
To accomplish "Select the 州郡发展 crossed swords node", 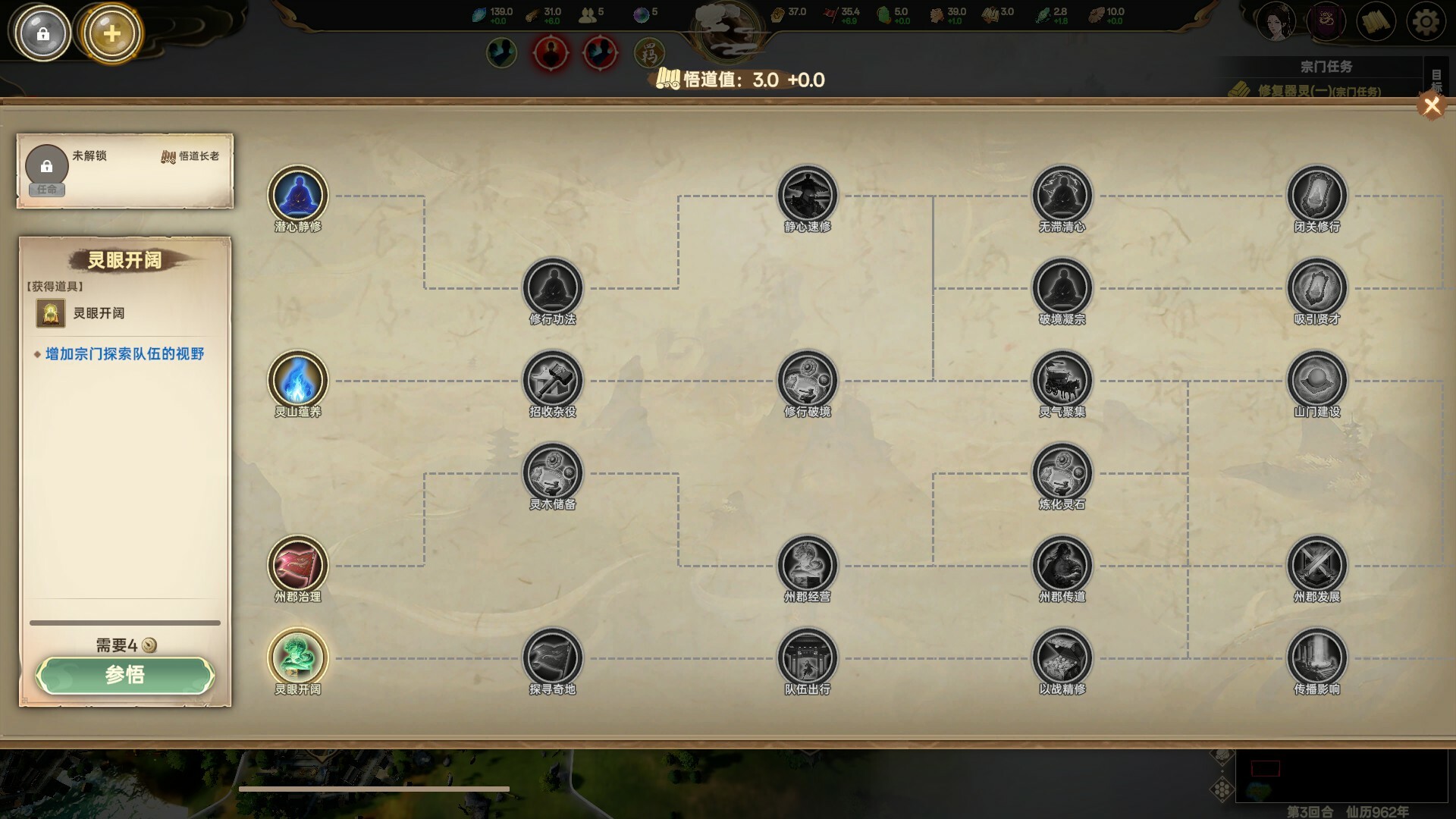I will pos(1317,566).
